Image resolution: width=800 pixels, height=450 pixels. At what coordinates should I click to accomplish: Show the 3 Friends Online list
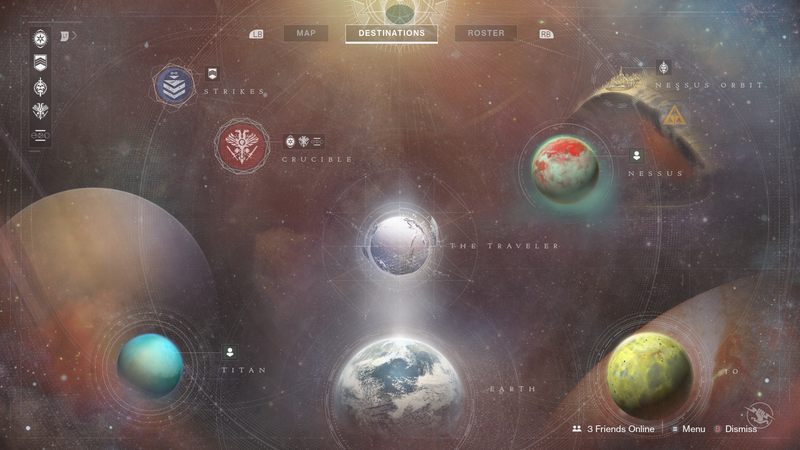click(613, 429)
